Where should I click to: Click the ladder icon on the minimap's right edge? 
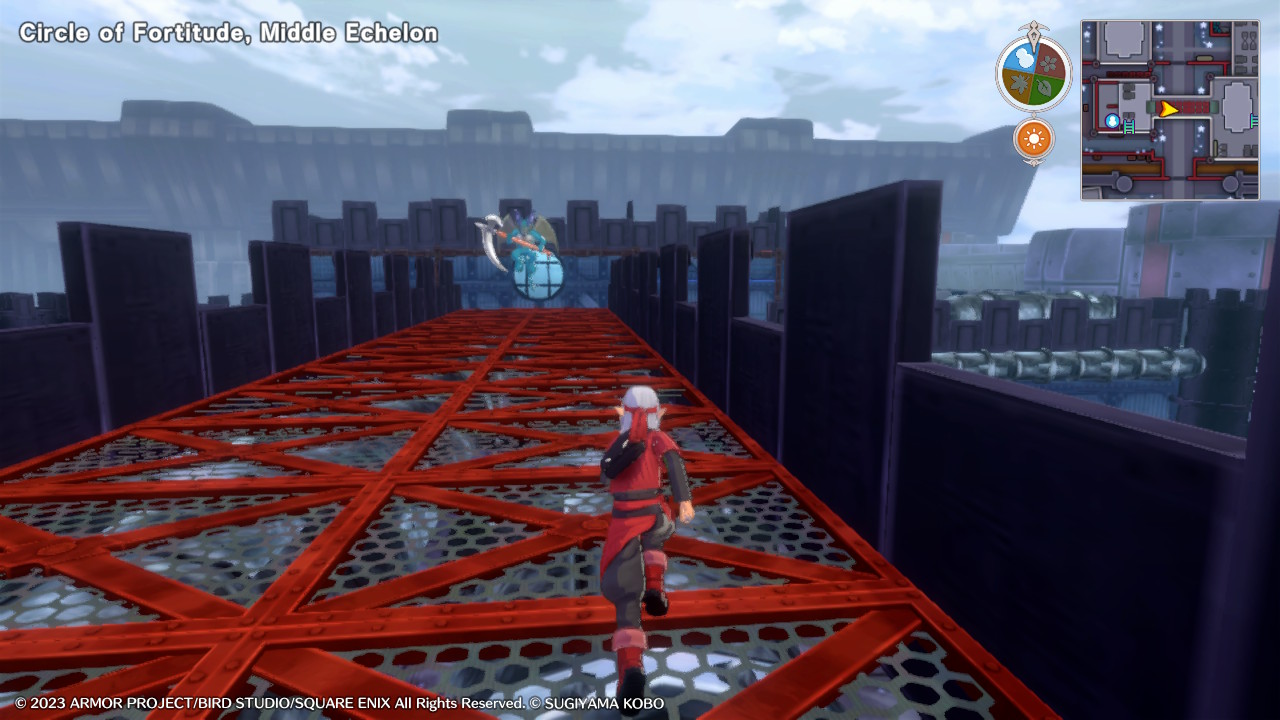click(x=1254, y=119)
